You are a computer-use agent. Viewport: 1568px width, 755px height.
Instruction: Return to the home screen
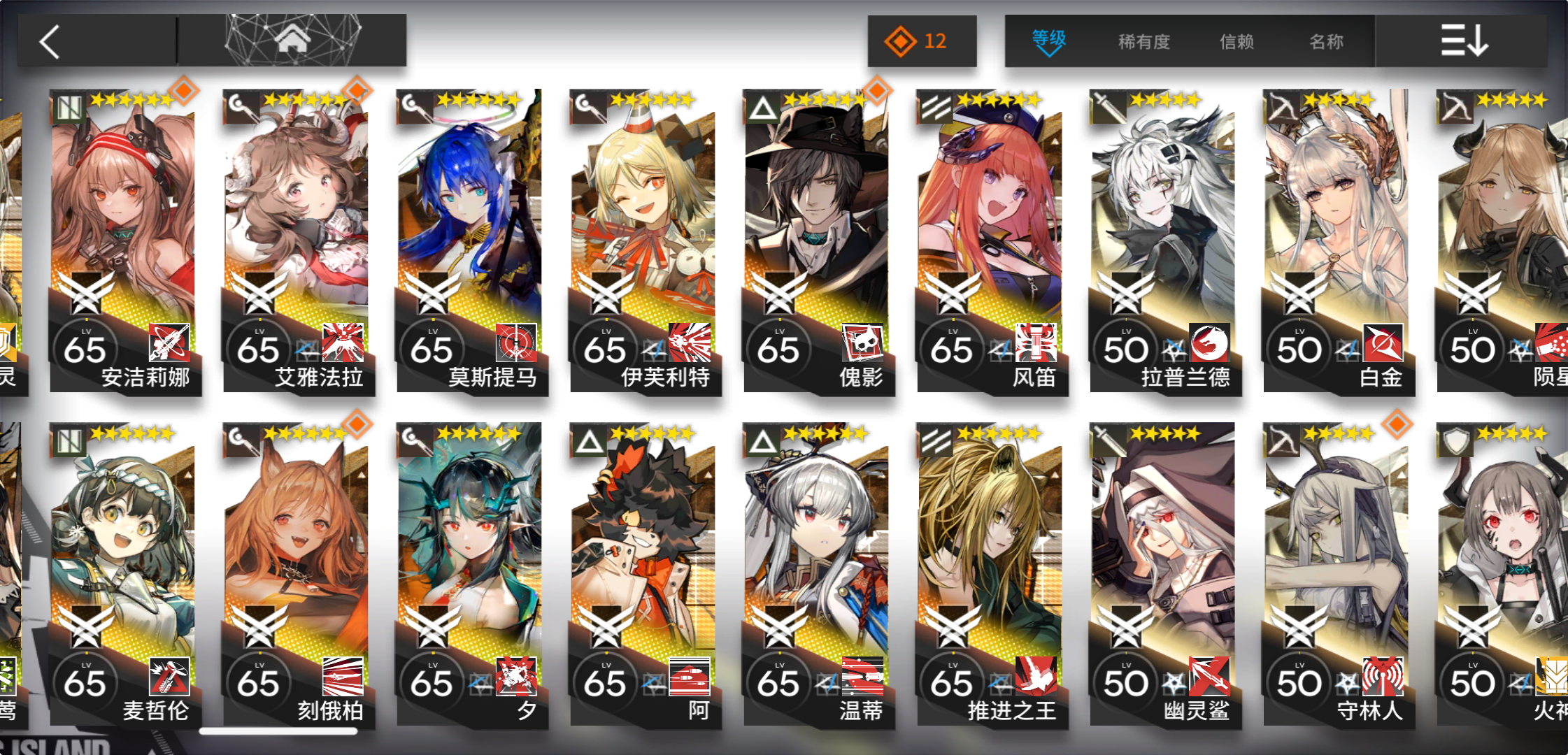coord(292,41)
